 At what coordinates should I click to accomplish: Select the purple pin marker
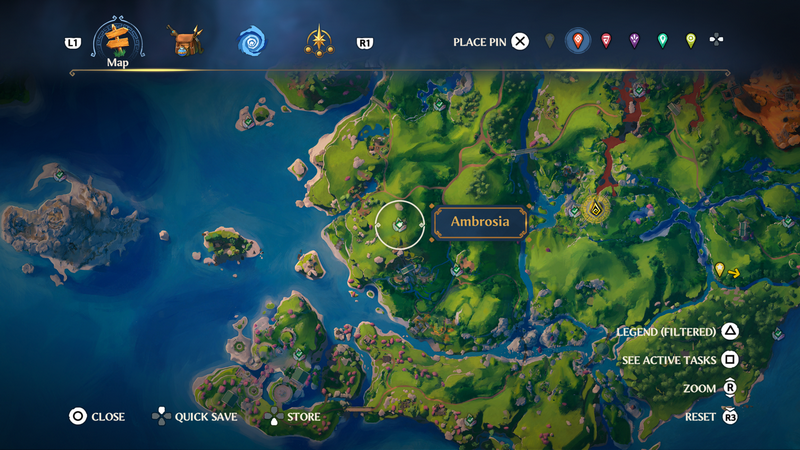(x=634, y=41)
